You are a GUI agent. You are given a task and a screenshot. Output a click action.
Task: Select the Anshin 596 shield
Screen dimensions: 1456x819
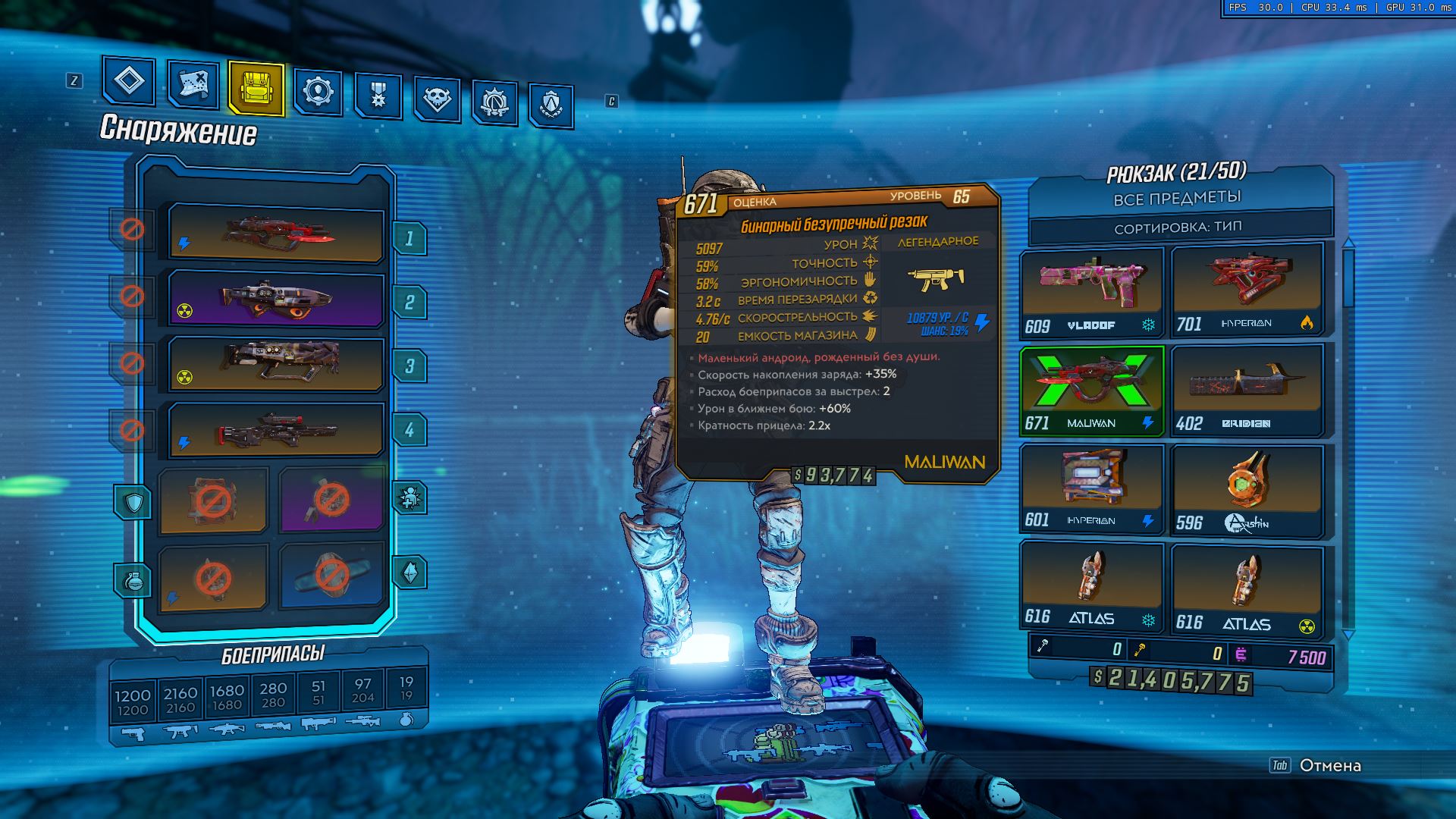1247,491
